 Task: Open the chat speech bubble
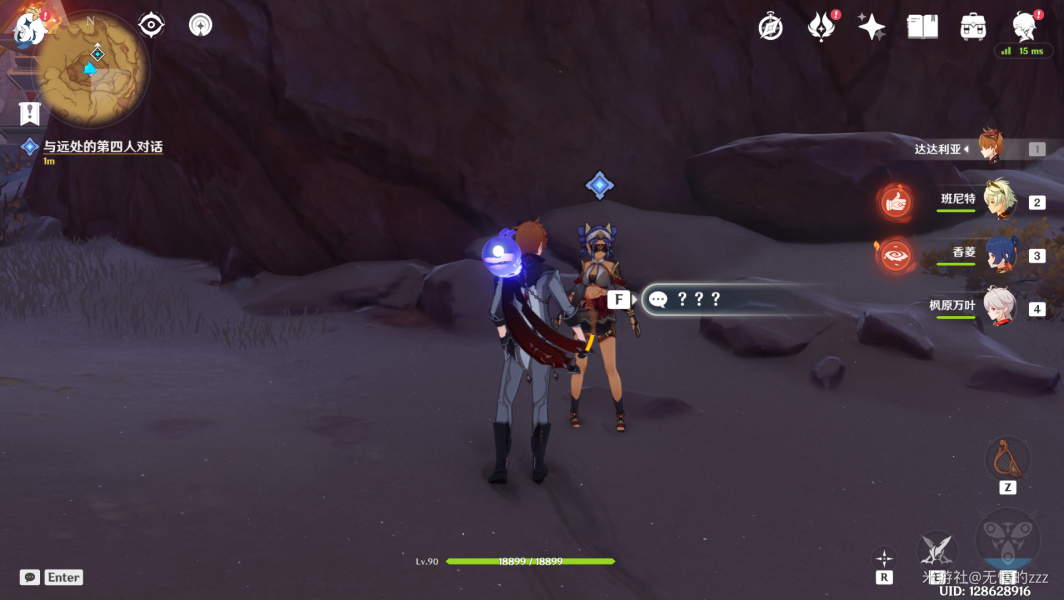[x=30, y=577]
